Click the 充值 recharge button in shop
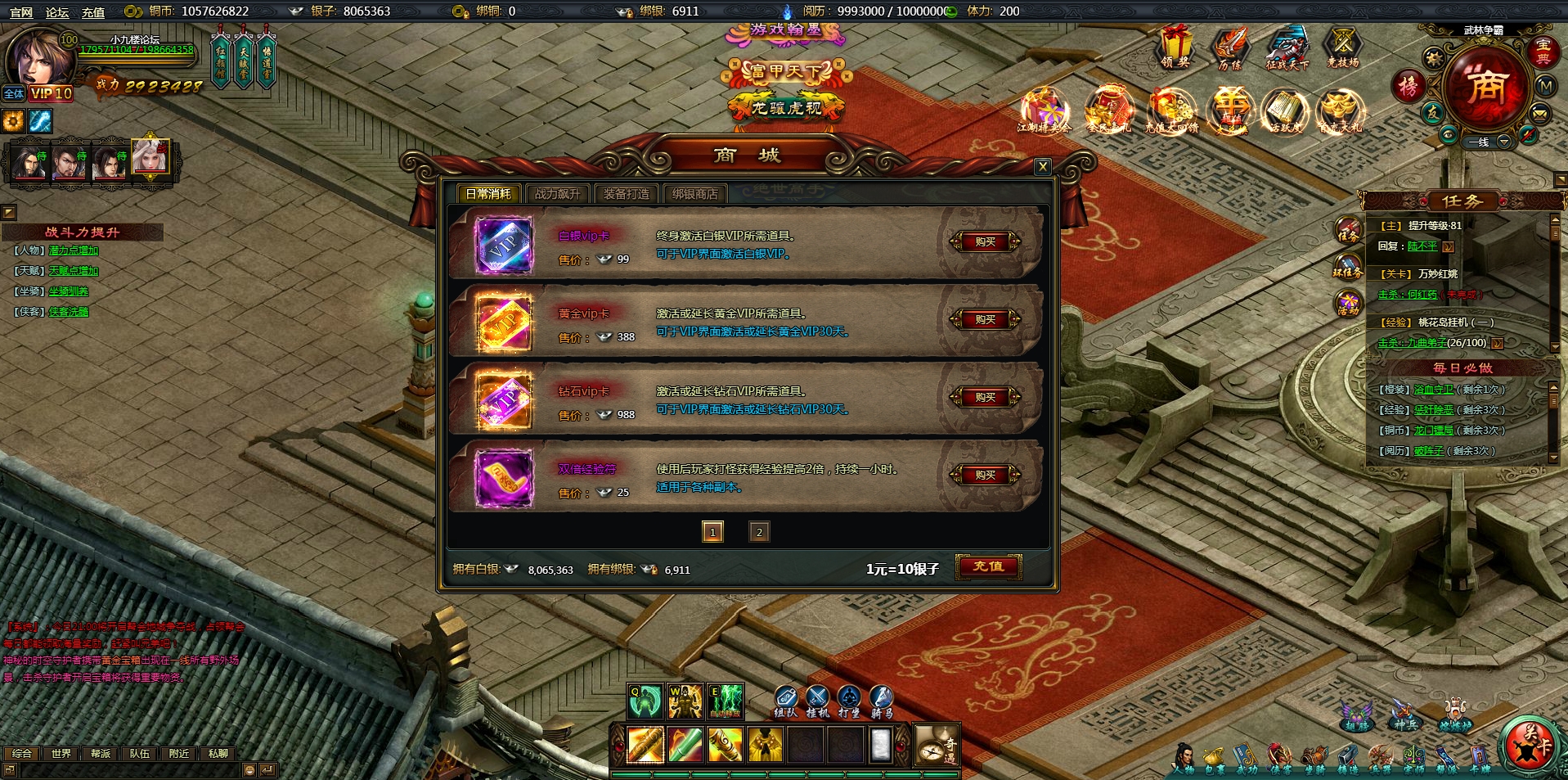This screenshot has height=780, width=1568. [988, 566]
